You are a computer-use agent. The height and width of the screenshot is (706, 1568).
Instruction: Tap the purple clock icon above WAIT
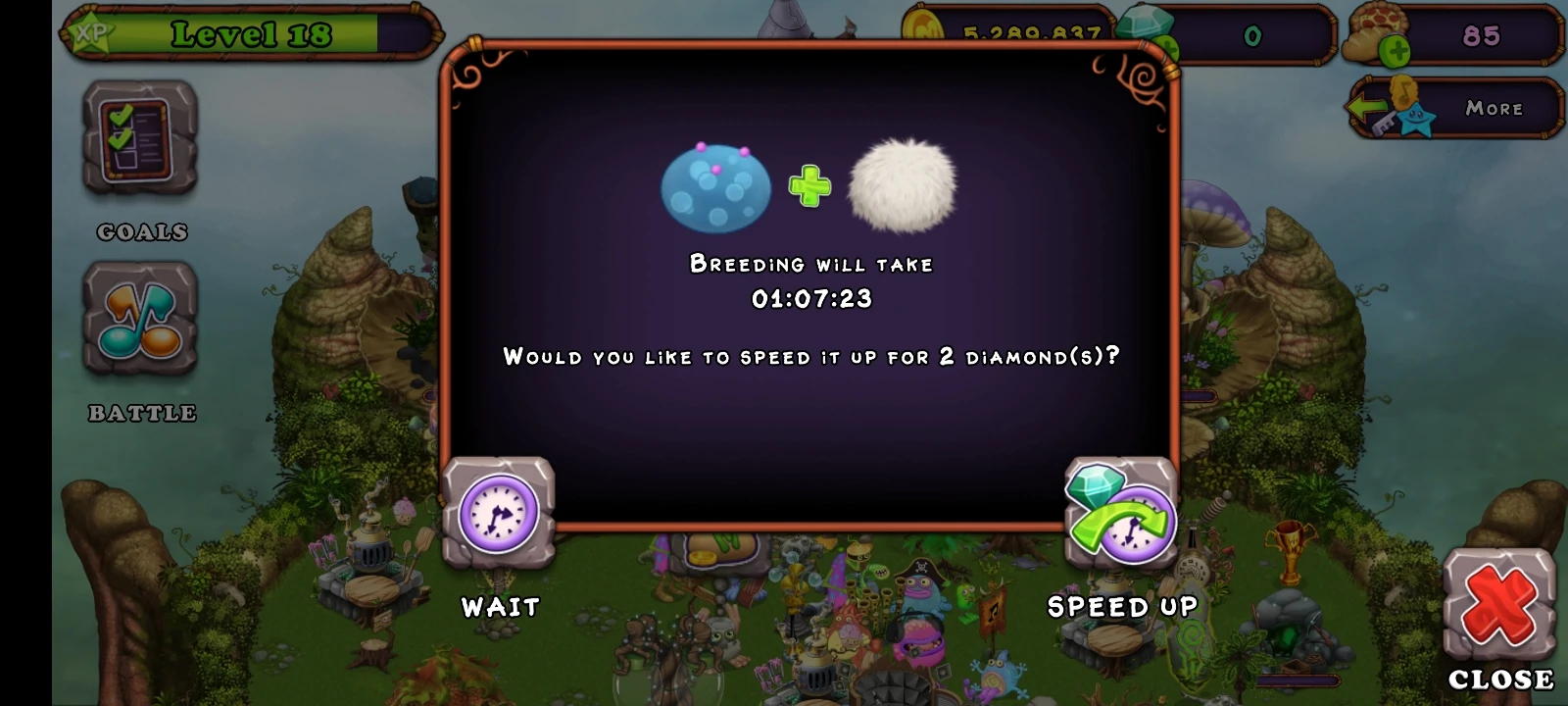pyautogui.click(x=498, y=511)
